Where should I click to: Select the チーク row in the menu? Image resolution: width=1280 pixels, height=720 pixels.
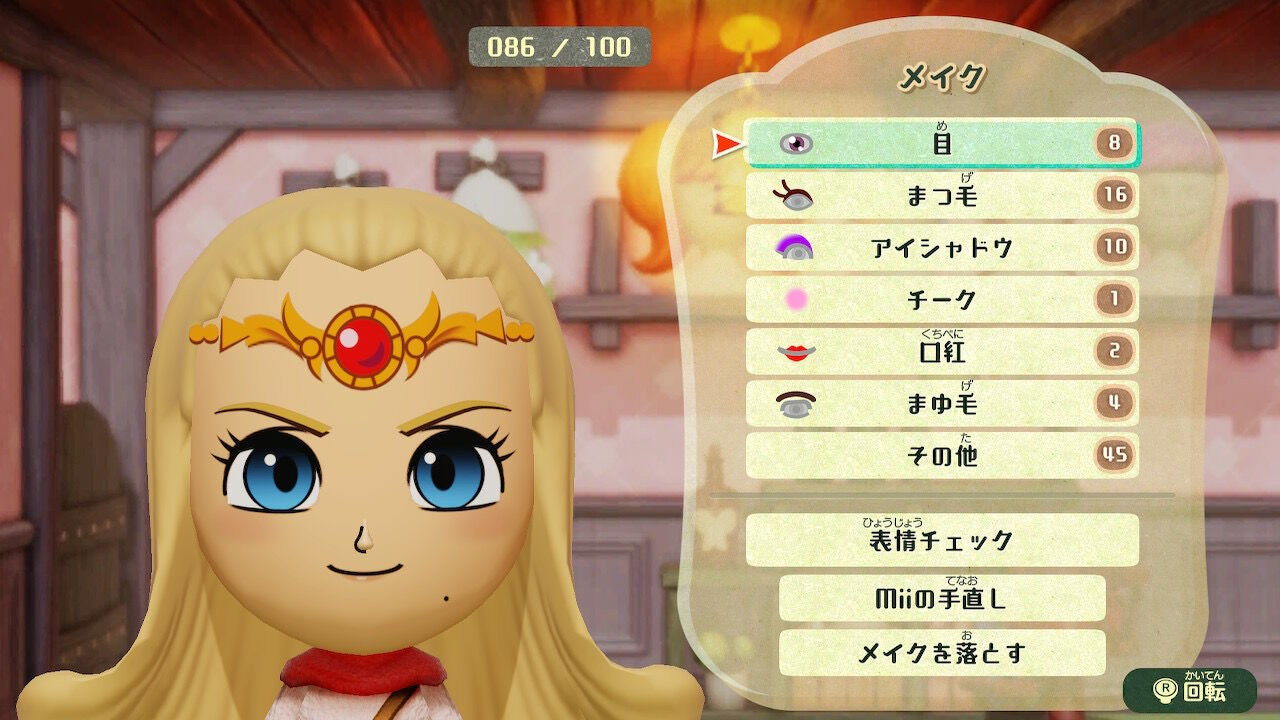pos(940,298)
